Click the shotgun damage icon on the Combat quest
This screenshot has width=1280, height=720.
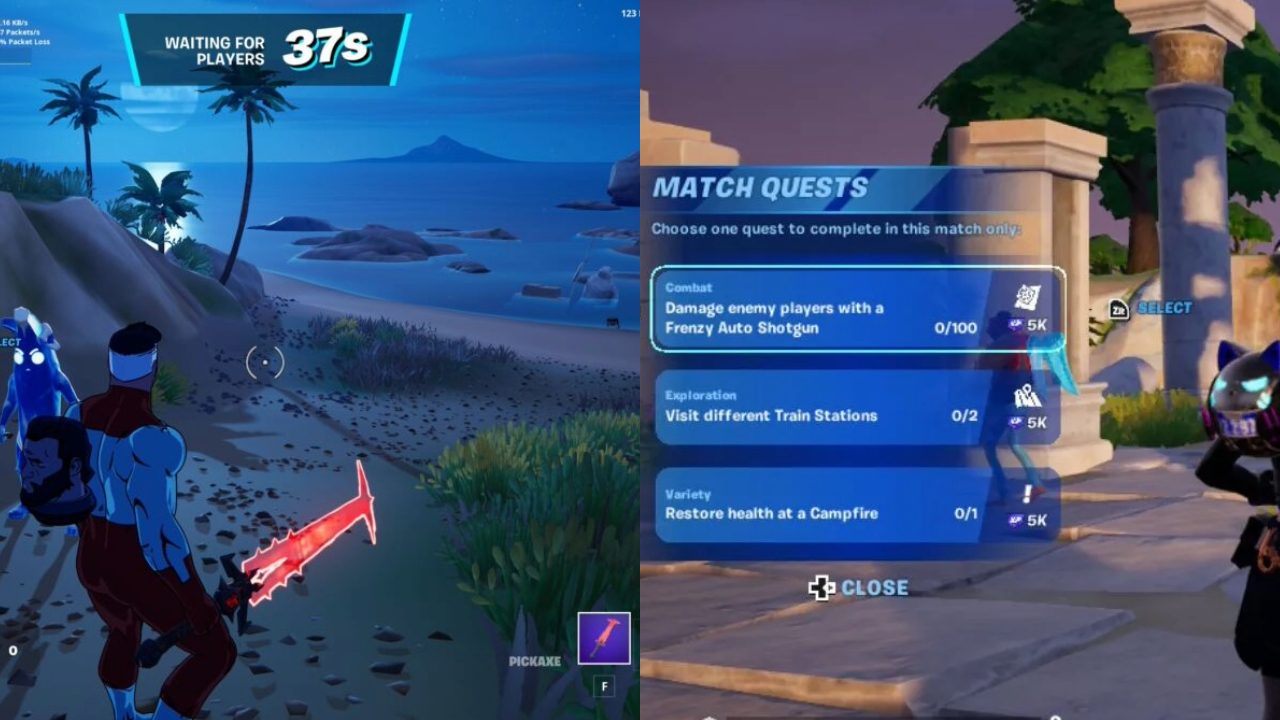1026,296
